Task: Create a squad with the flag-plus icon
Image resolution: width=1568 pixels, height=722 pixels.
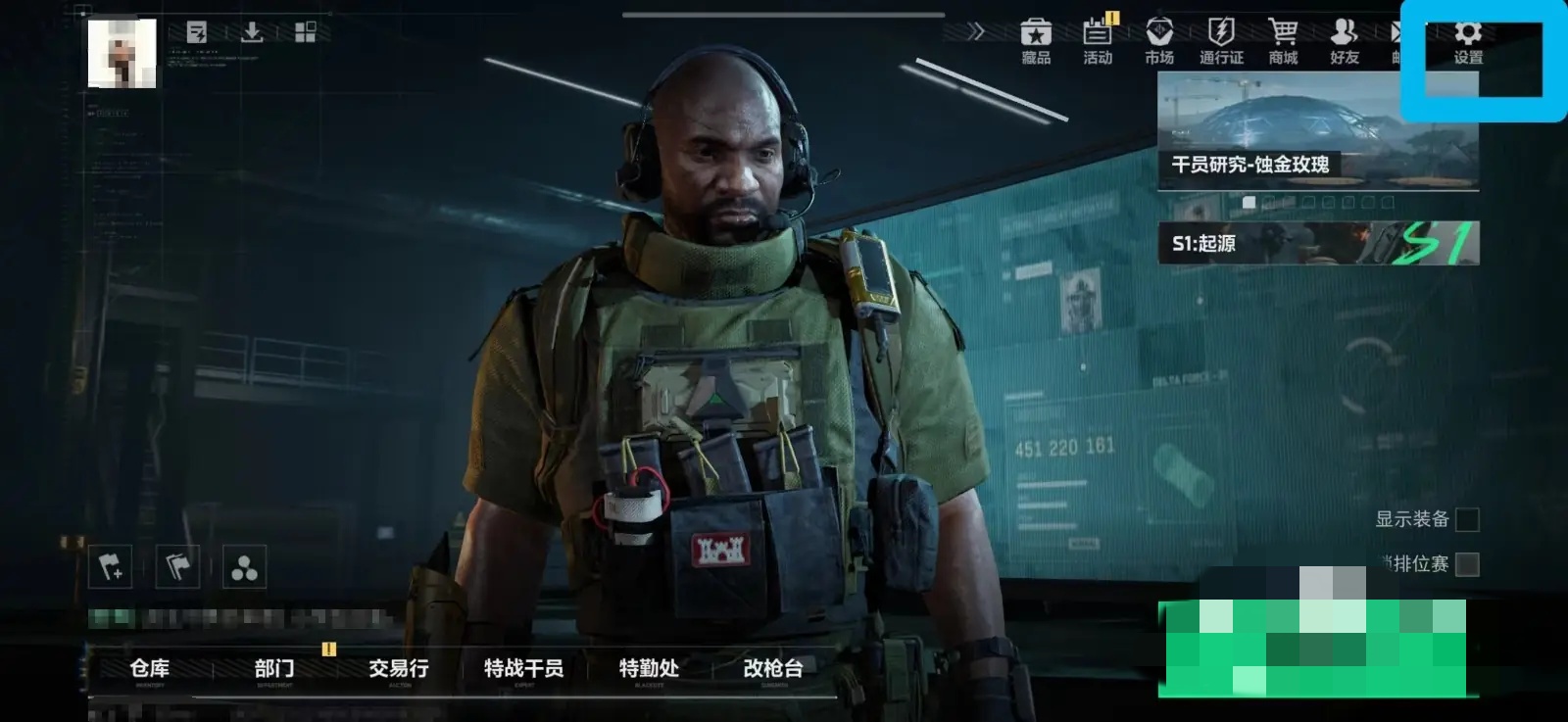Action: 111,566
